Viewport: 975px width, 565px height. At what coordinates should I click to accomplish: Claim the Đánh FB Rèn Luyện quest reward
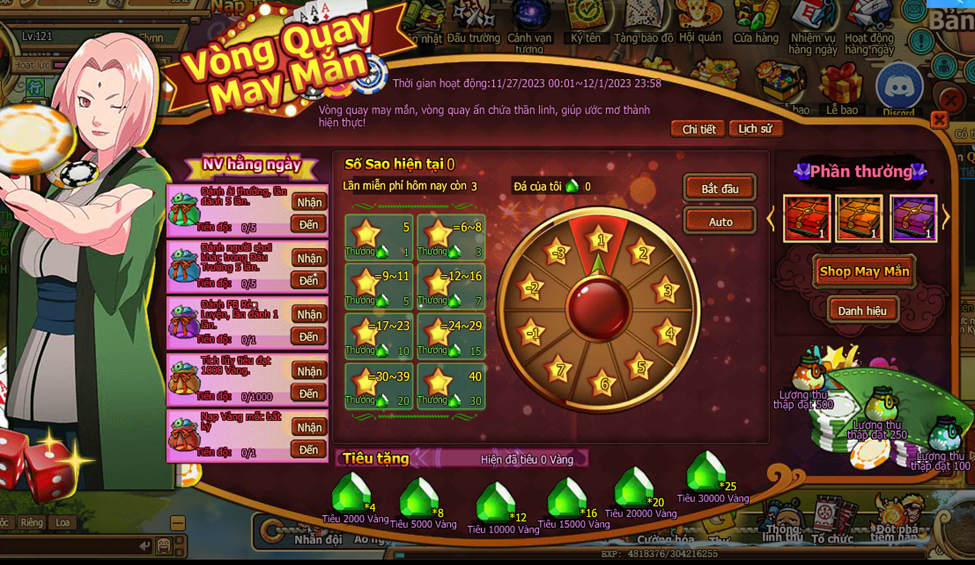308,314
